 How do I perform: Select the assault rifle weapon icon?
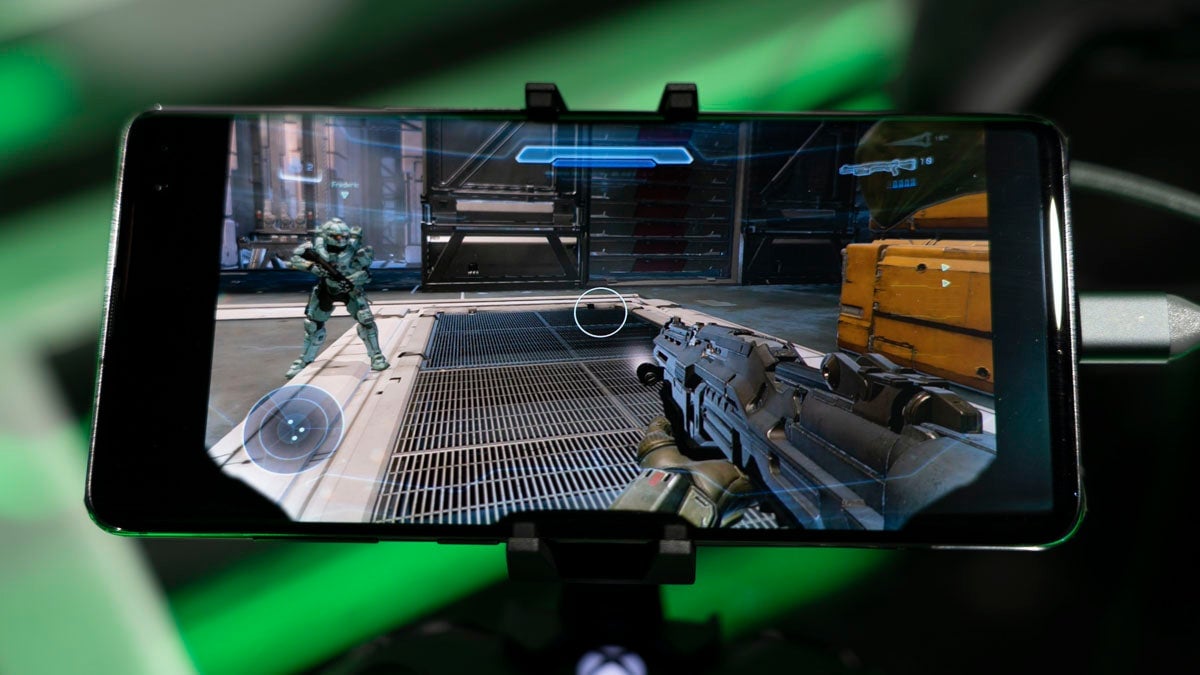tap(877, 167)
